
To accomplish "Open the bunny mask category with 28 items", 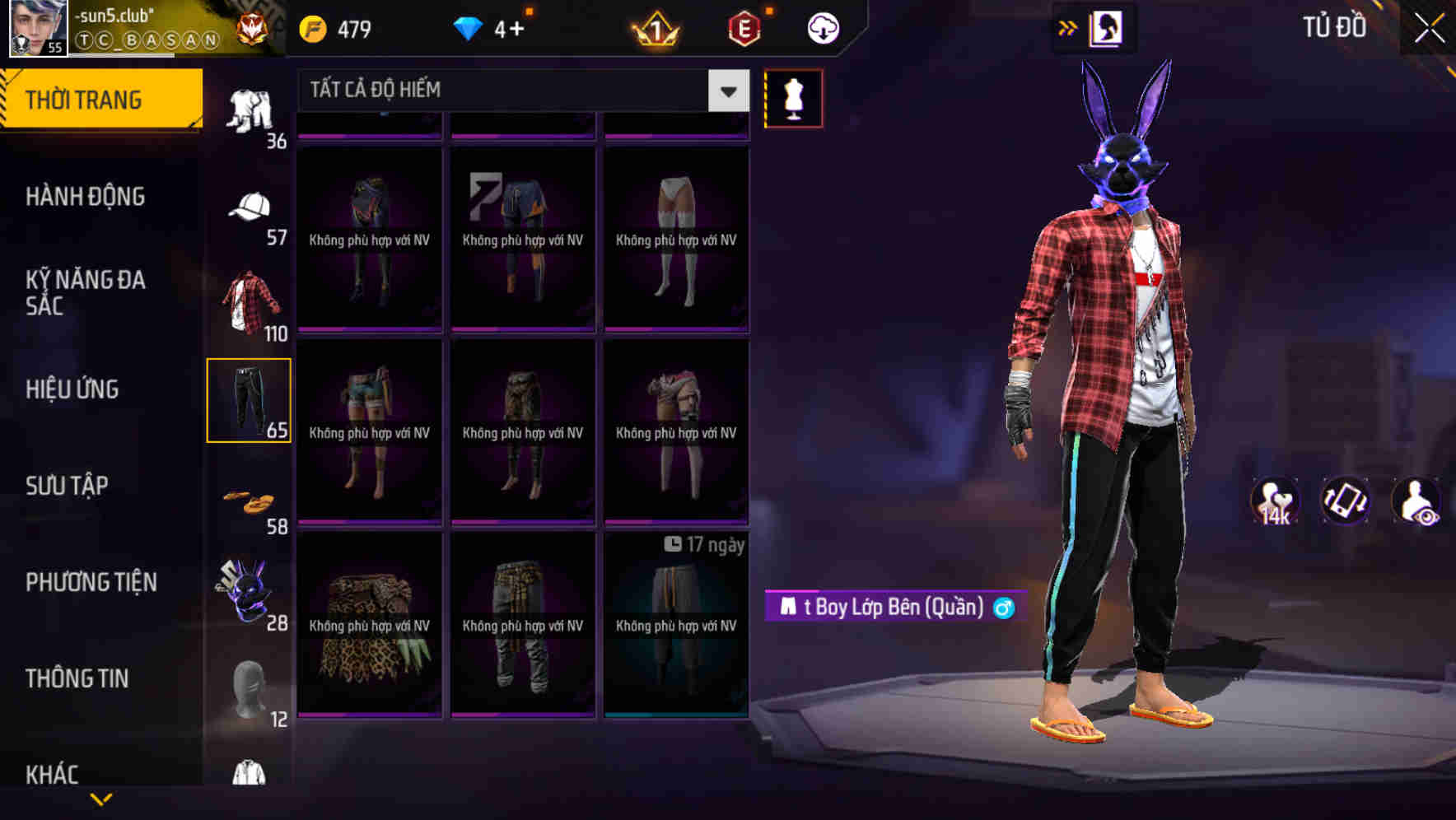I will tap(247, 589).
